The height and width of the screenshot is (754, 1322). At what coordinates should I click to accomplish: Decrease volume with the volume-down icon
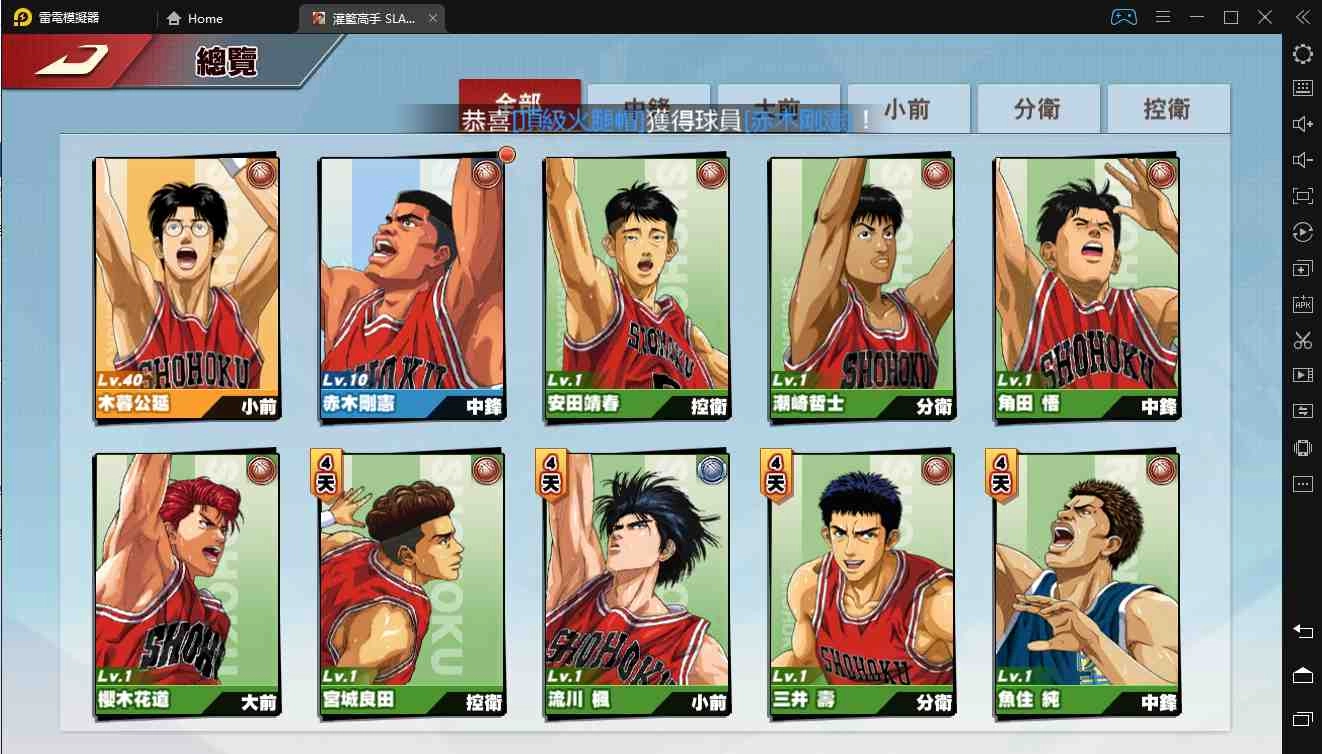pyautogui.click(x=1303, y=159)
